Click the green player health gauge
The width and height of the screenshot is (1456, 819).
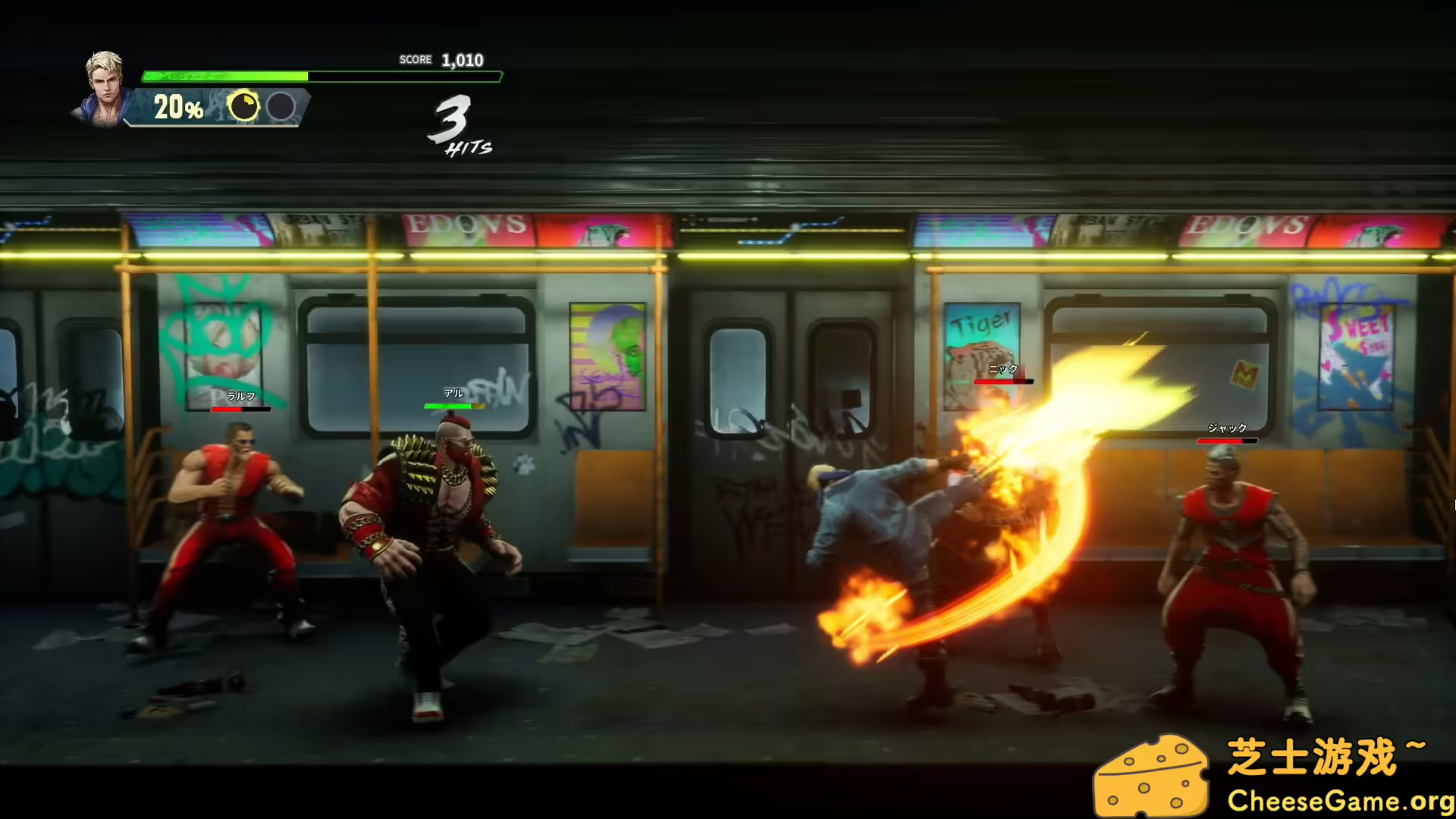[x=224, y=76]
